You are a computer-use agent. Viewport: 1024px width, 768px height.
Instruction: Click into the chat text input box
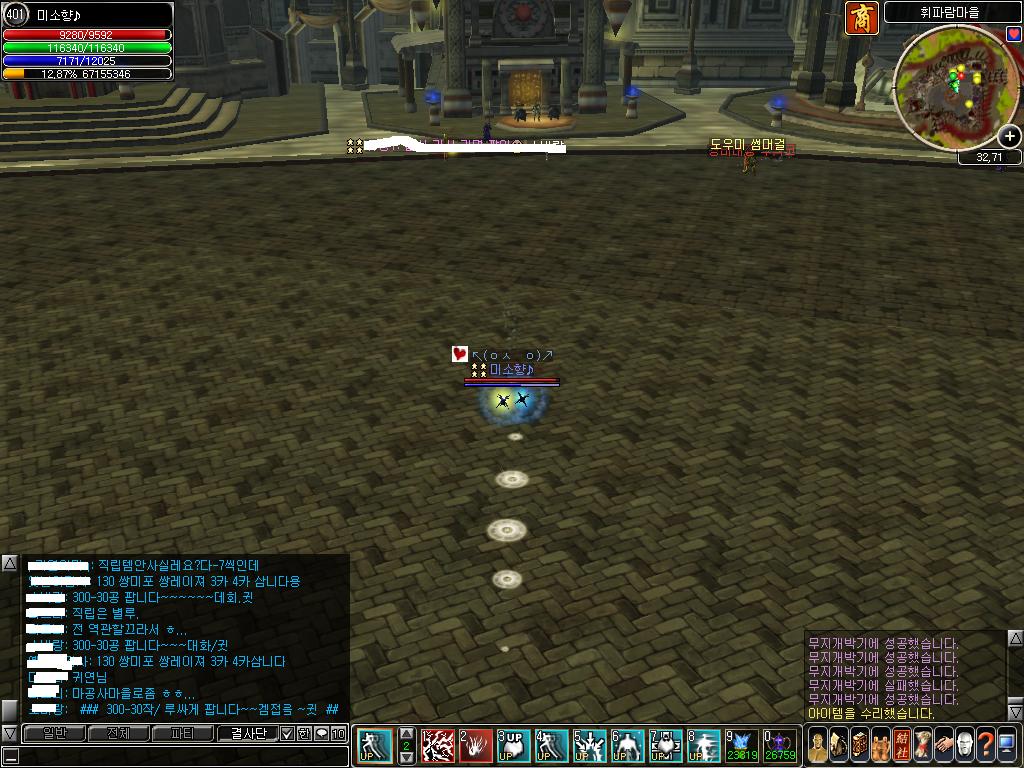pyautogui.click(x=175, y=756)
